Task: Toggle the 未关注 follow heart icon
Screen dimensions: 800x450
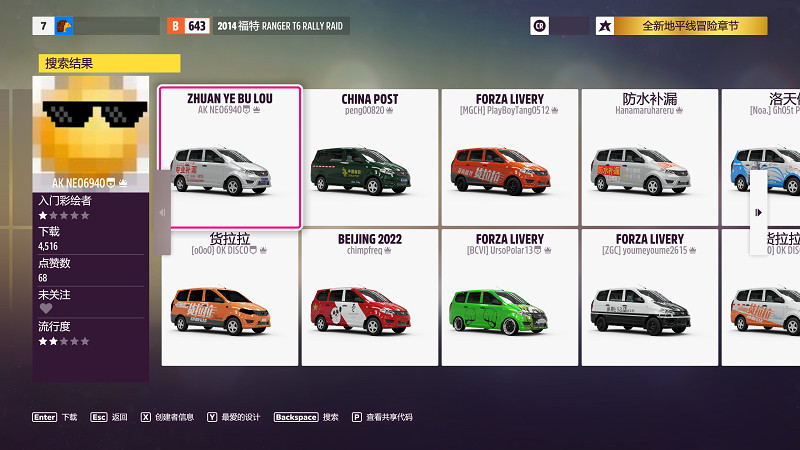Action: tap(45, 309)
